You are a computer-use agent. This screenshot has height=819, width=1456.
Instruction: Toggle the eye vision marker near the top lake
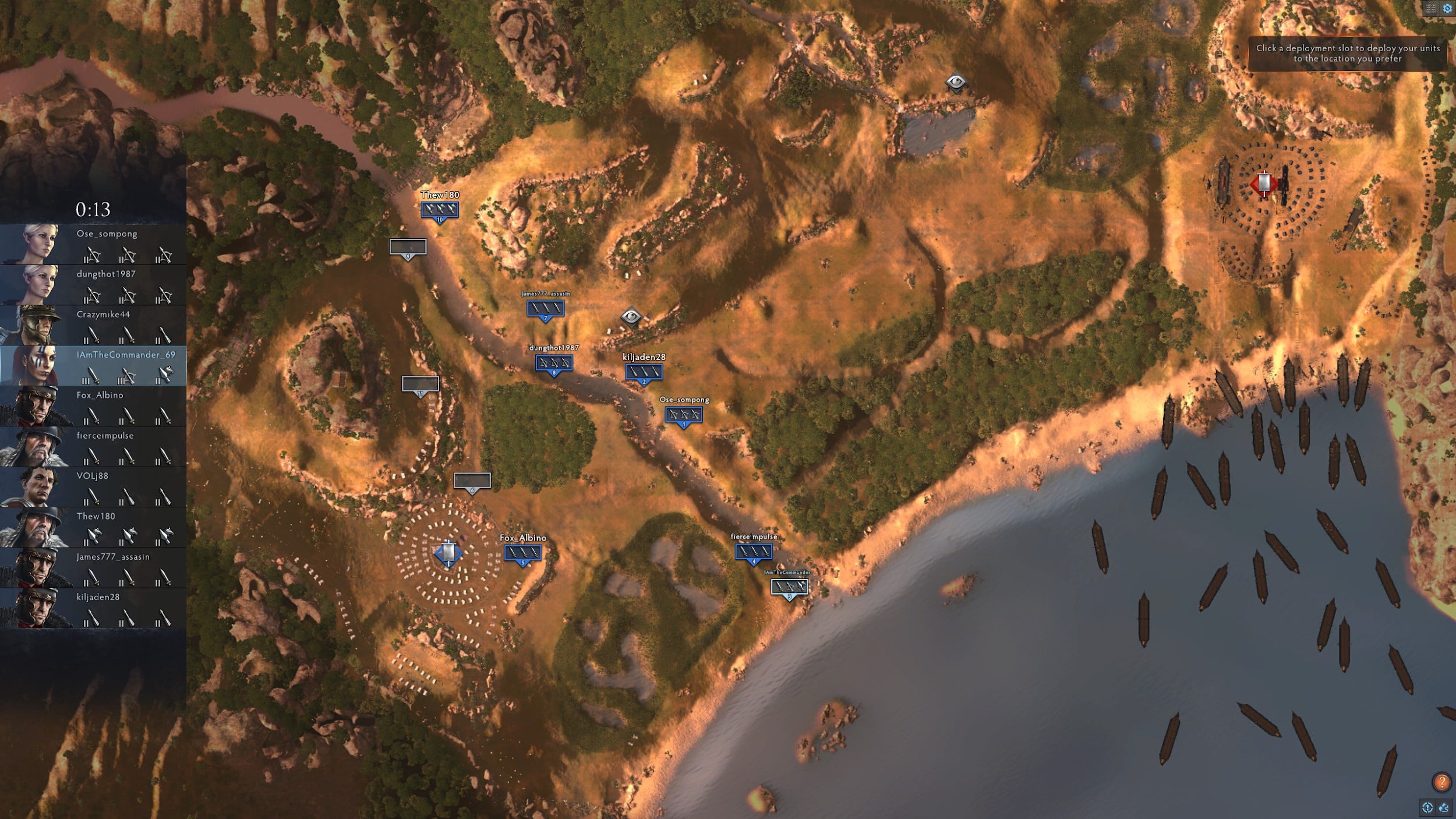point(956,82)
